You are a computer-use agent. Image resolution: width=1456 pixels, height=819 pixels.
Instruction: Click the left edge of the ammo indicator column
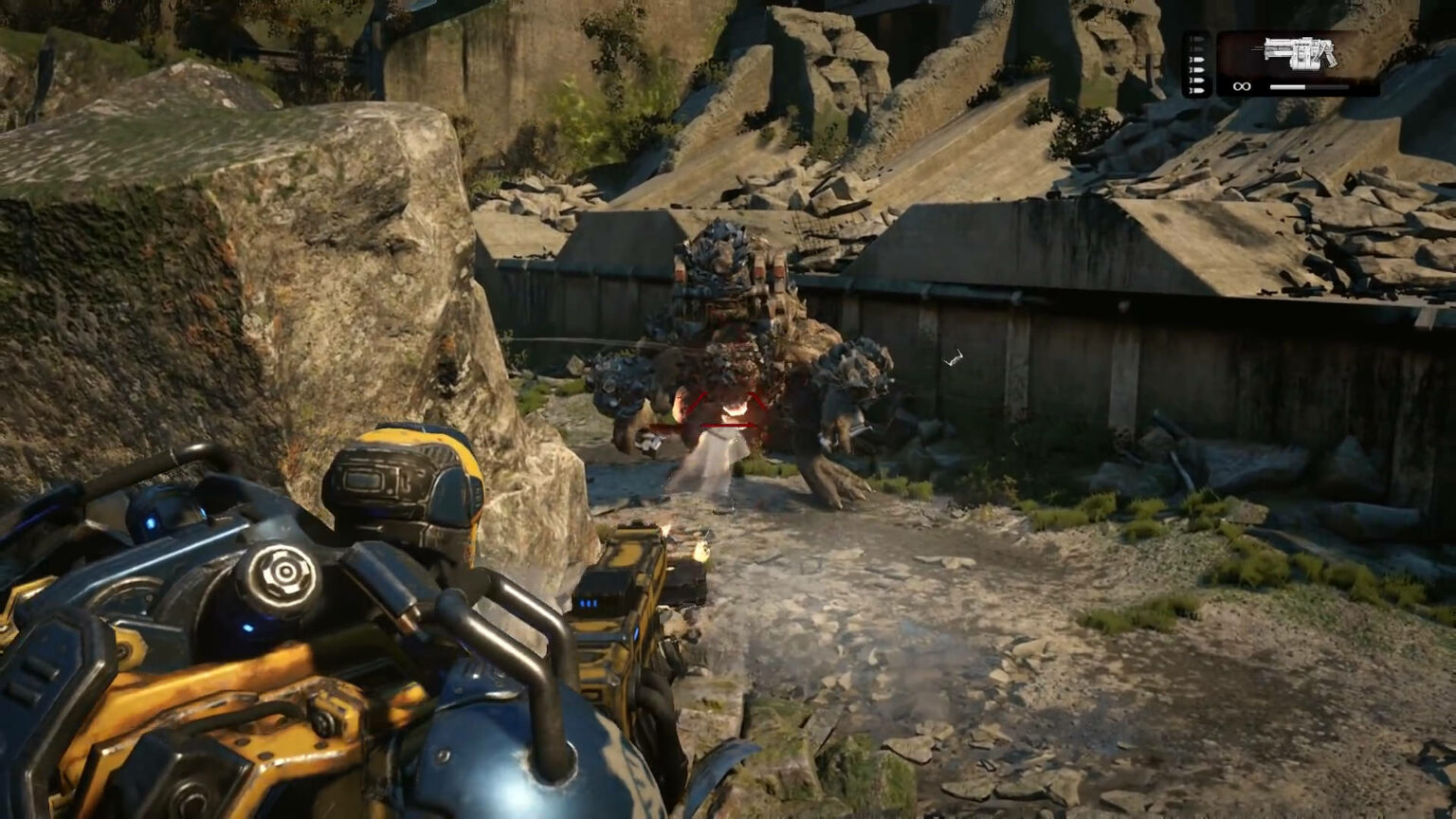[1186, 64]
